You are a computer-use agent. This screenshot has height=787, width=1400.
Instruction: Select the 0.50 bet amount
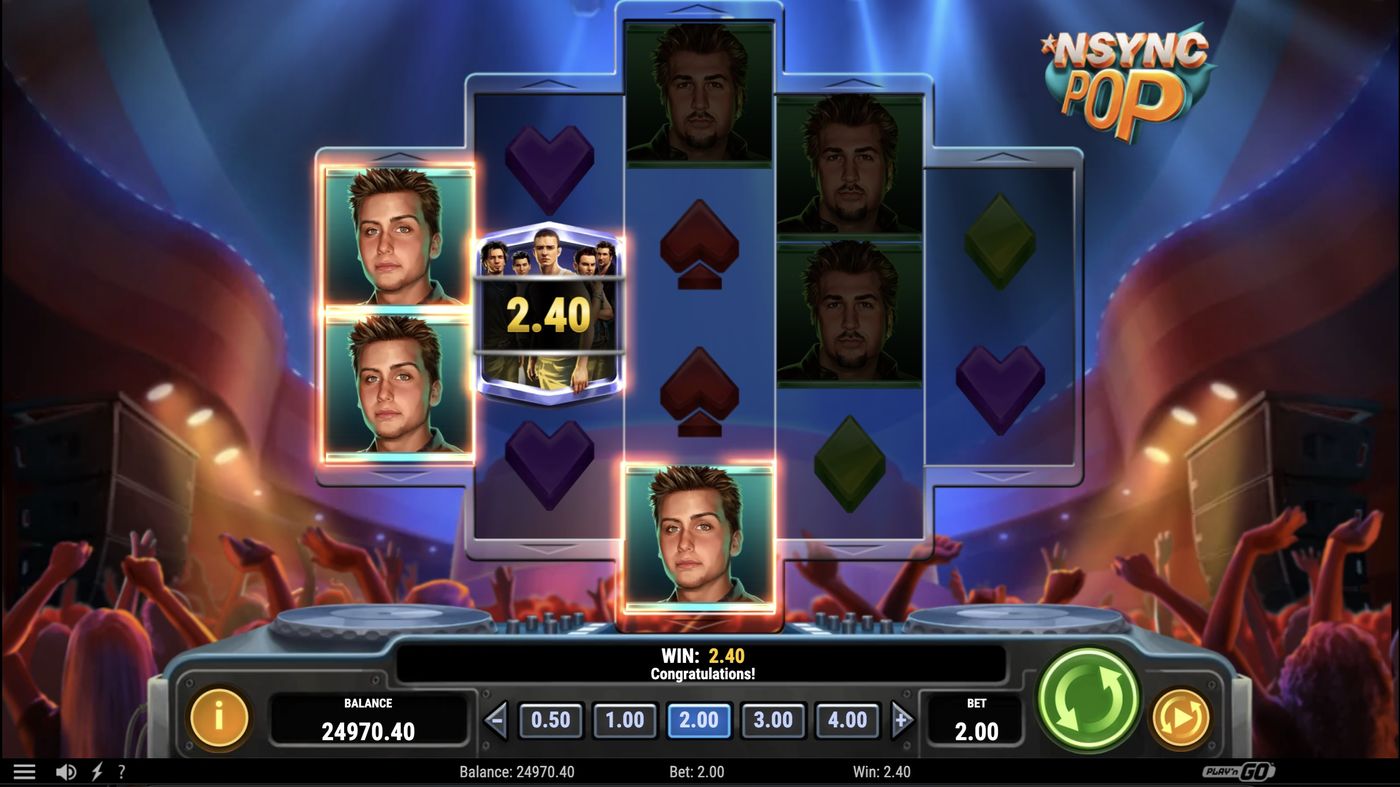(x=551, y=719)
